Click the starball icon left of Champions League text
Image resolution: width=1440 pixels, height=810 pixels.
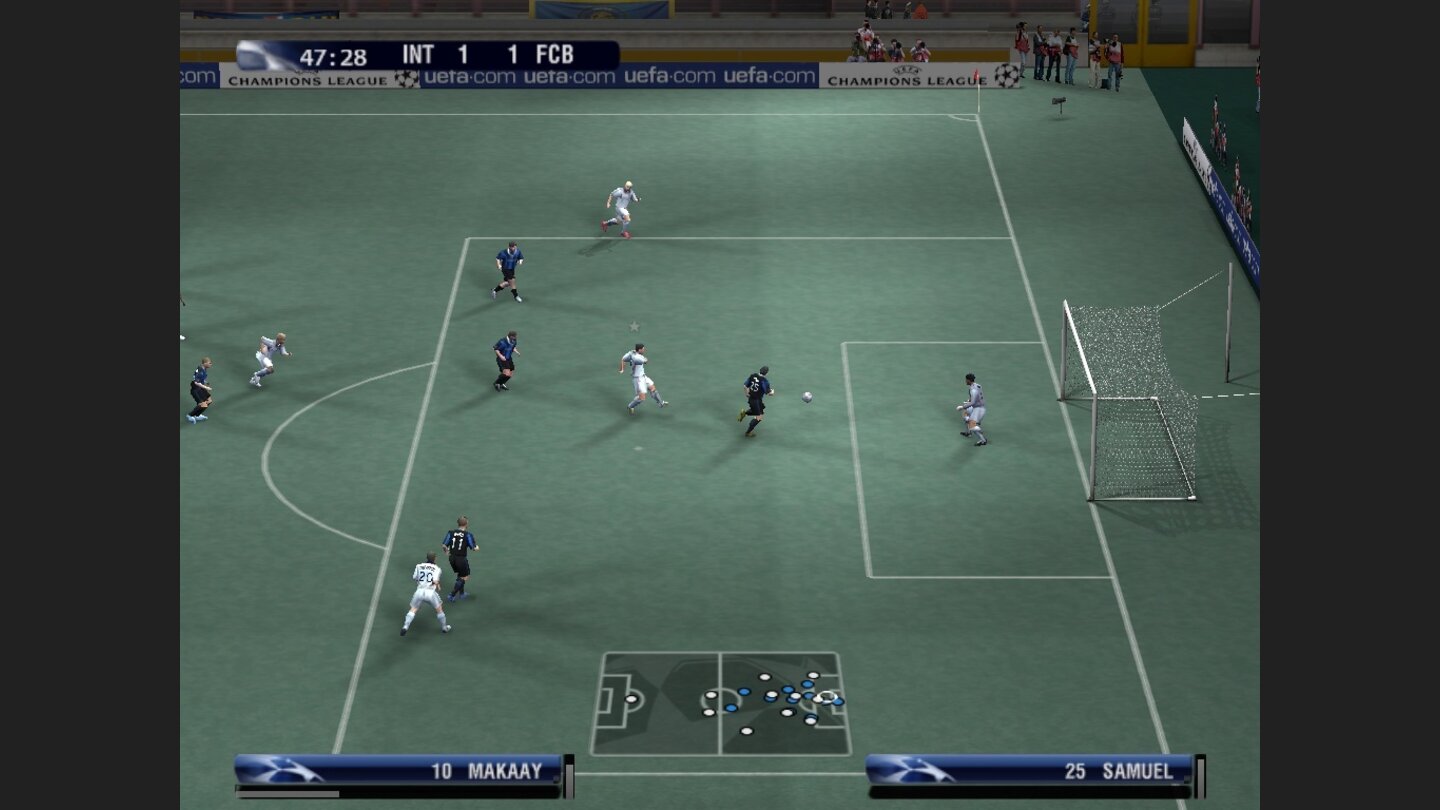pos(407,76)
